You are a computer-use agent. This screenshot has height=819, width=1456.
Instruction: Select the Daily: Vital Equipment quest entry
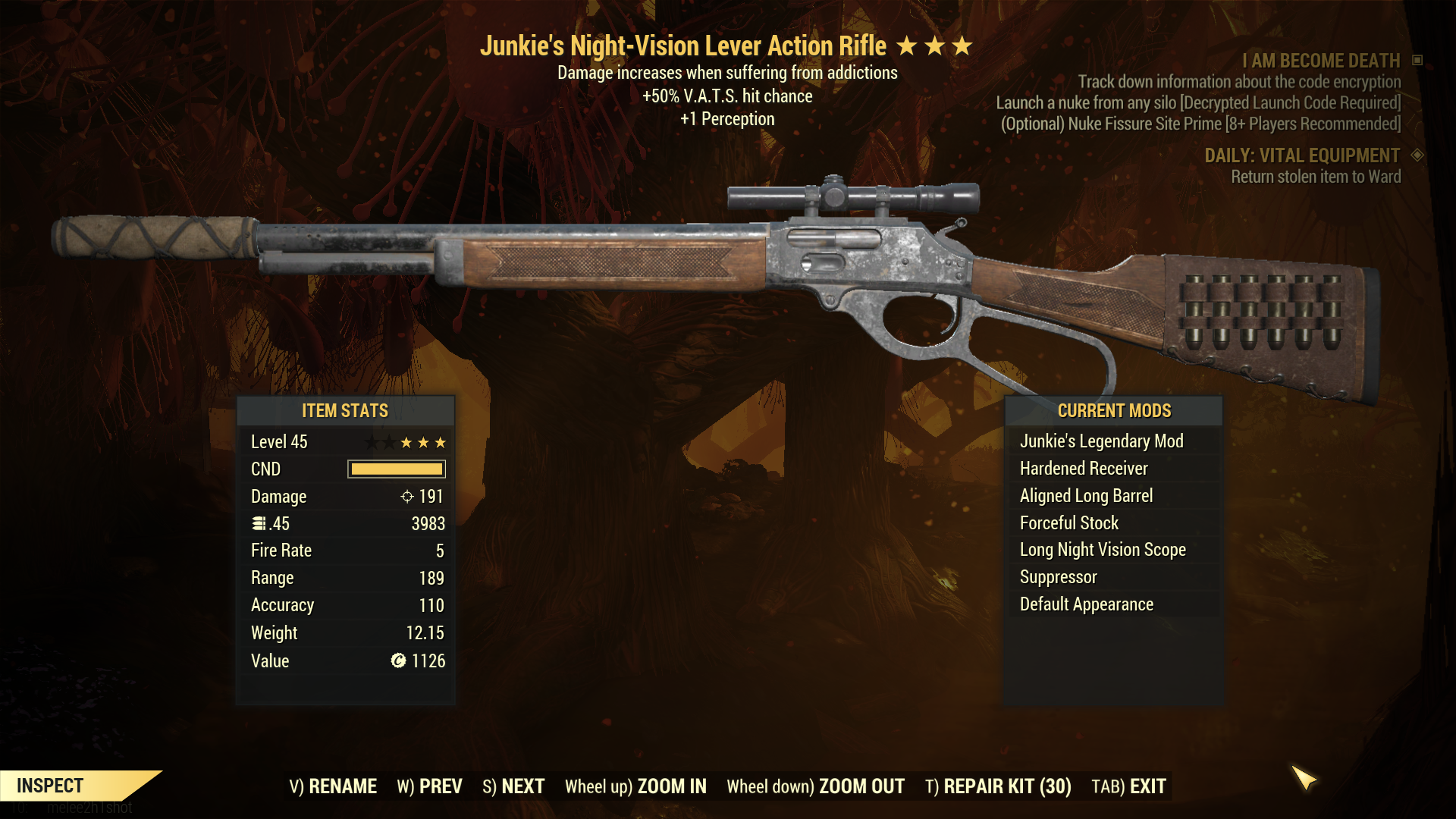1302,155
